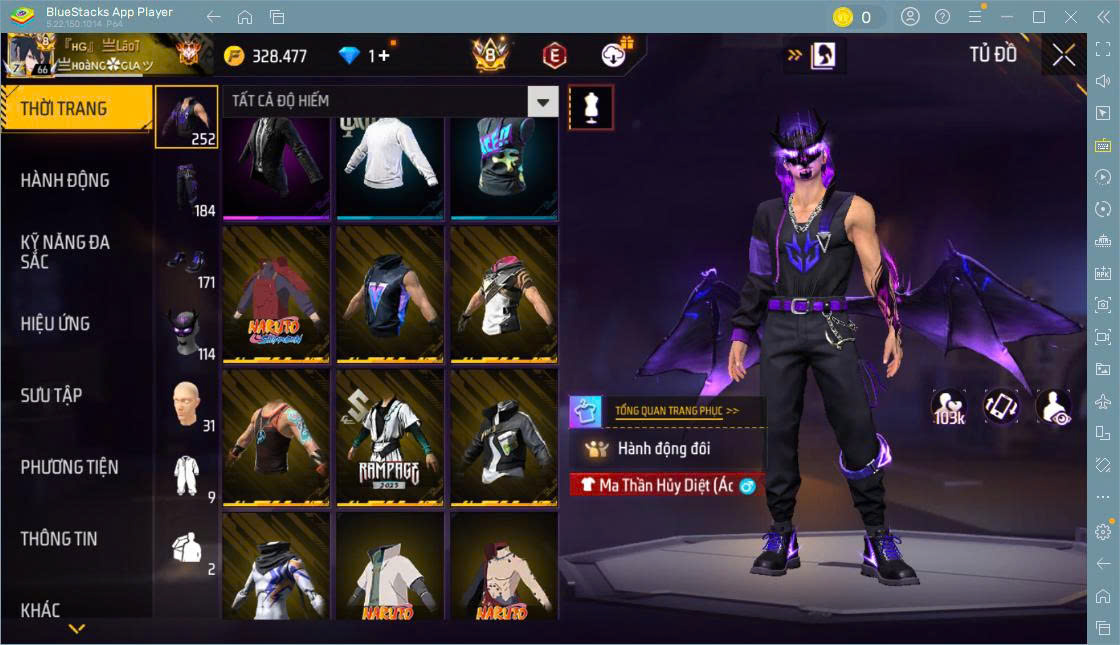Switch to the HÀNH ĐỘNG tab

(66, 180)
